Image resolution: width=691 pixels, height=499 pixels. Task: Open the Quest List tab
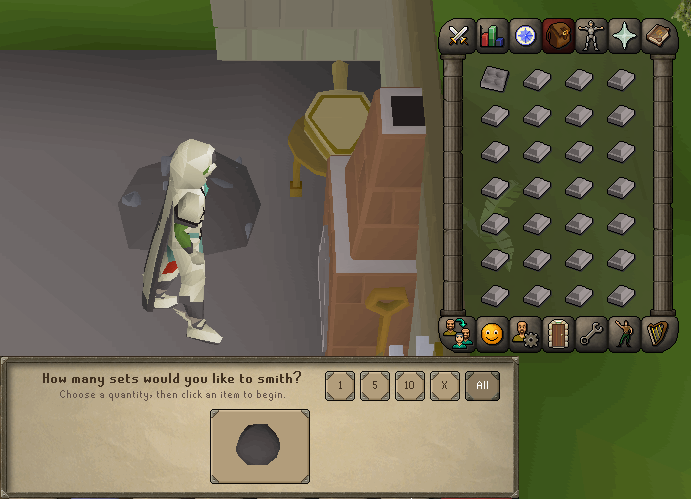524,36
